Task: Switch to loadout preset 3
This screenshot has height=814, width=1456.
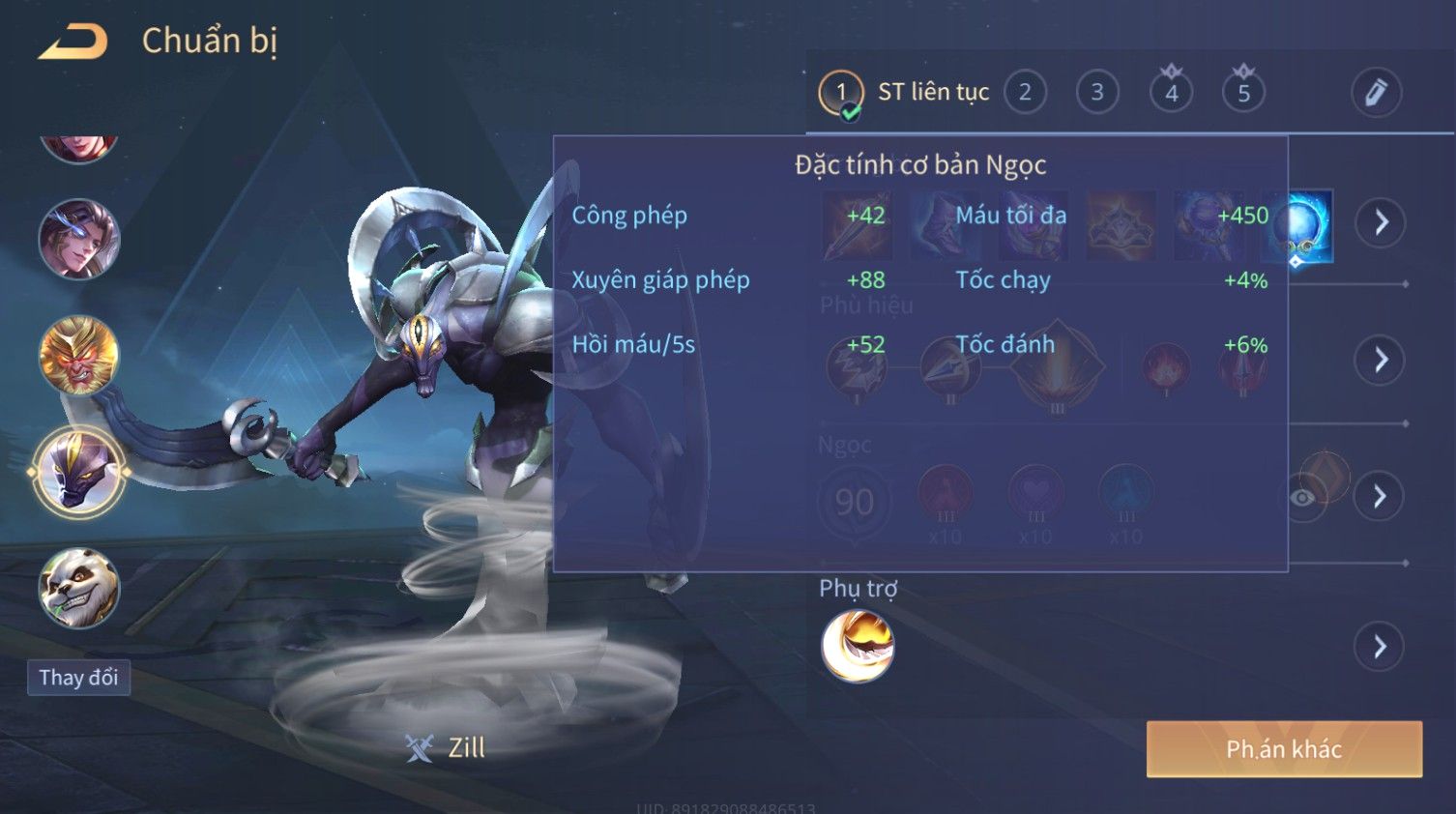Action: click(x=1097, y=93)
